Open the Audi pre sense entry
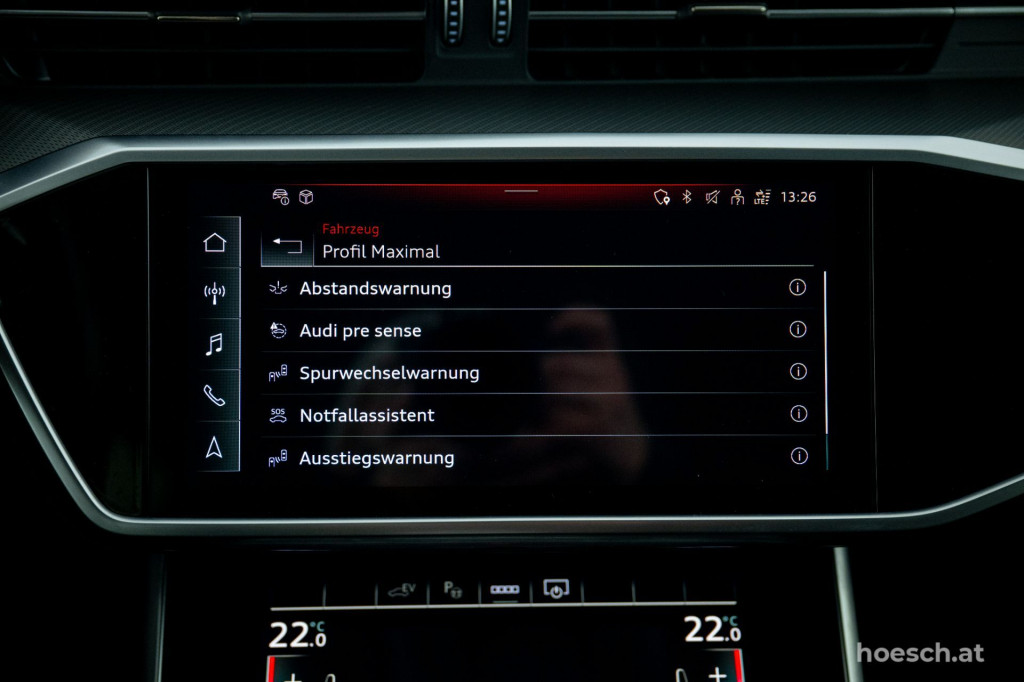The image size is (1024, 682). click(x=360, y=331)
